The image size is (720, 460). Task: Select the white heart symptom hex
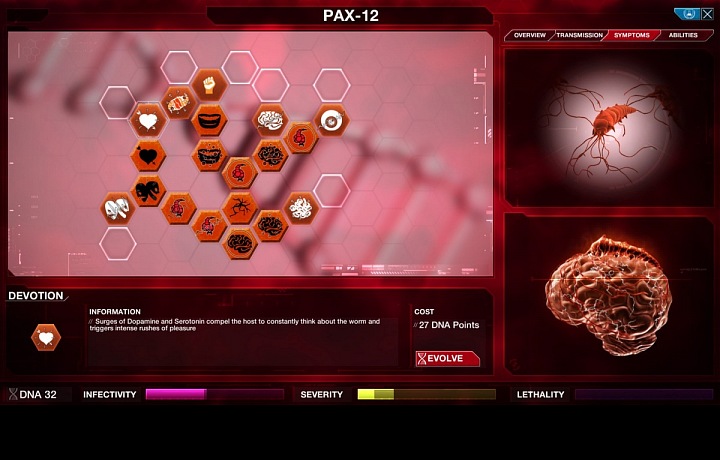[x=148, y=122]
